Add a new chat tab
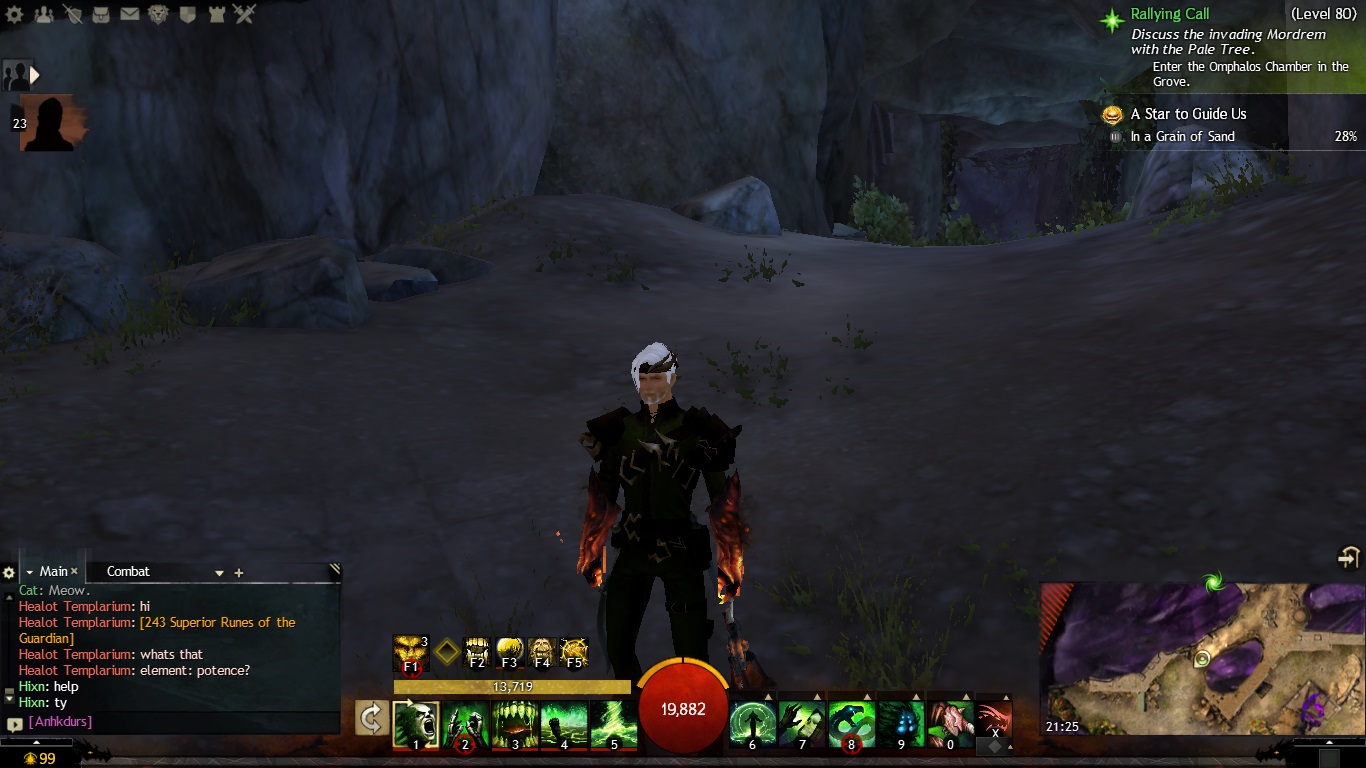 click(239, 573)
